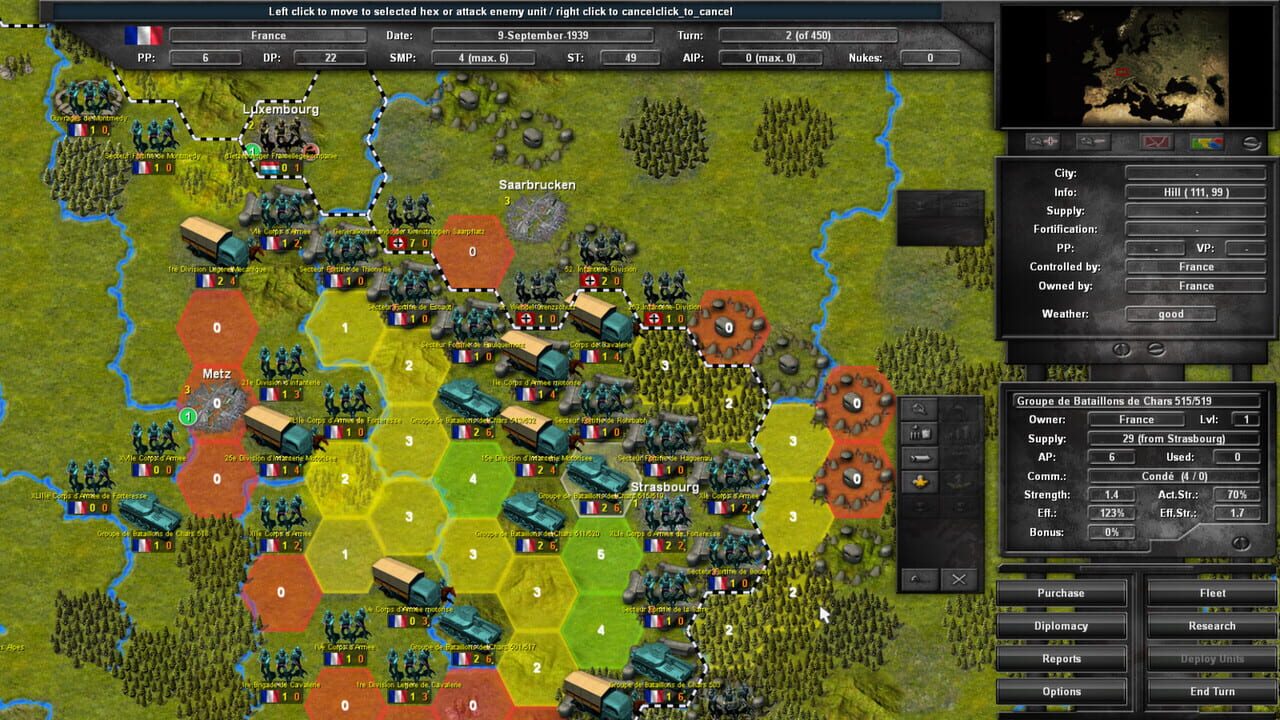Open the Options menu
This screenshot has width=1280, height=720.
(1062, 691)
